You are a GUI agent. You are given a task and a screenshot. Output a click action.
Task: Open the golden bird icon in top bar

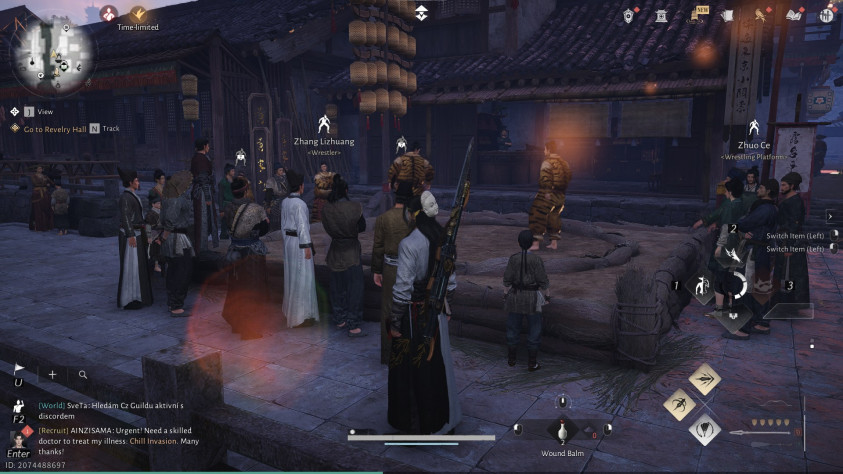(760, 15)
